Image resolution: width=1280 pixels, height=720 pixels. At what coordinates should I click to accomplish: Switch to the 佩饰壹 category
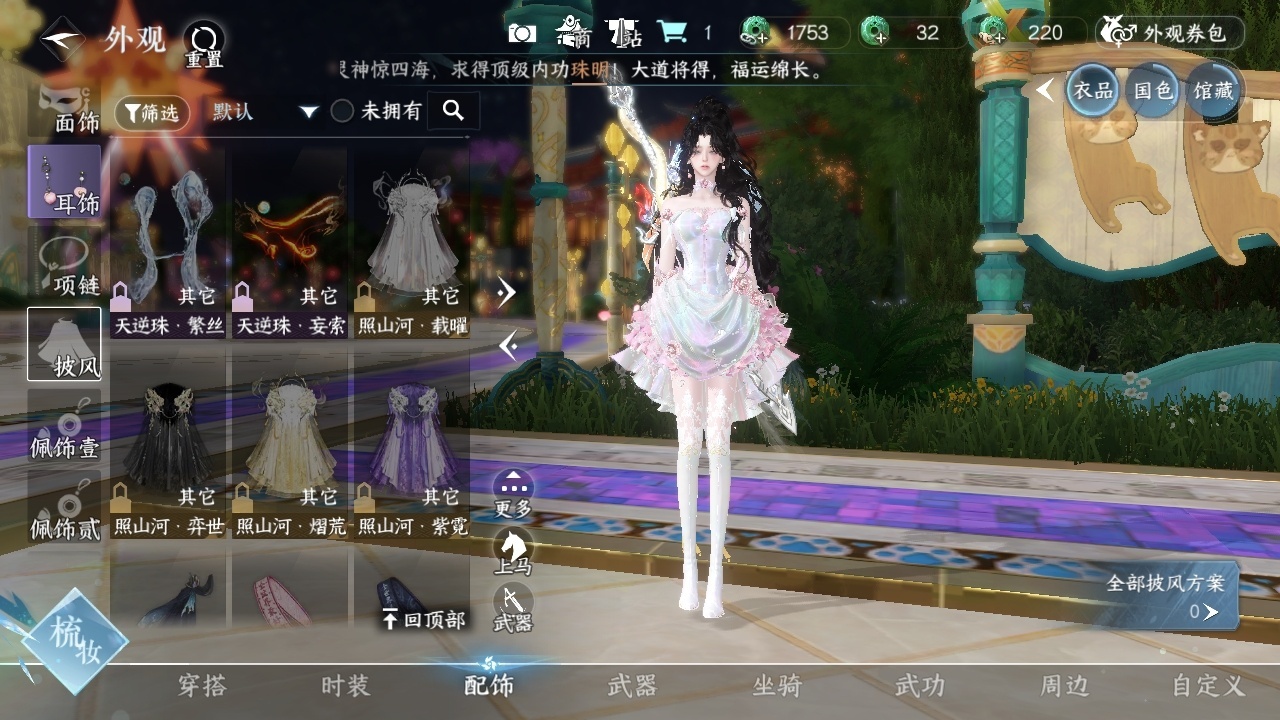[x=64, y=430]
